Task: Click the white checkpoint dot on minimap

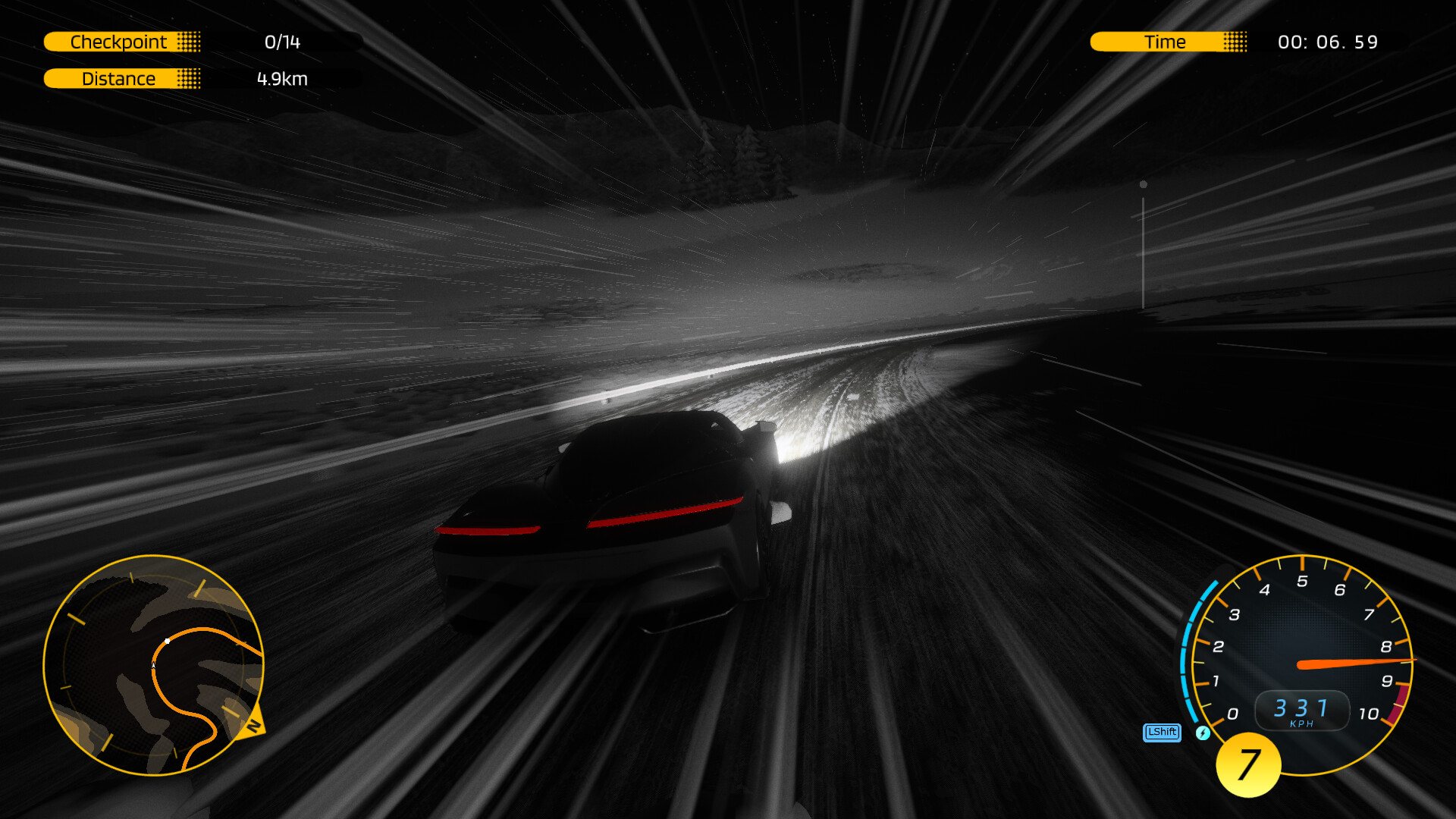Action: (x=166, y=642)
